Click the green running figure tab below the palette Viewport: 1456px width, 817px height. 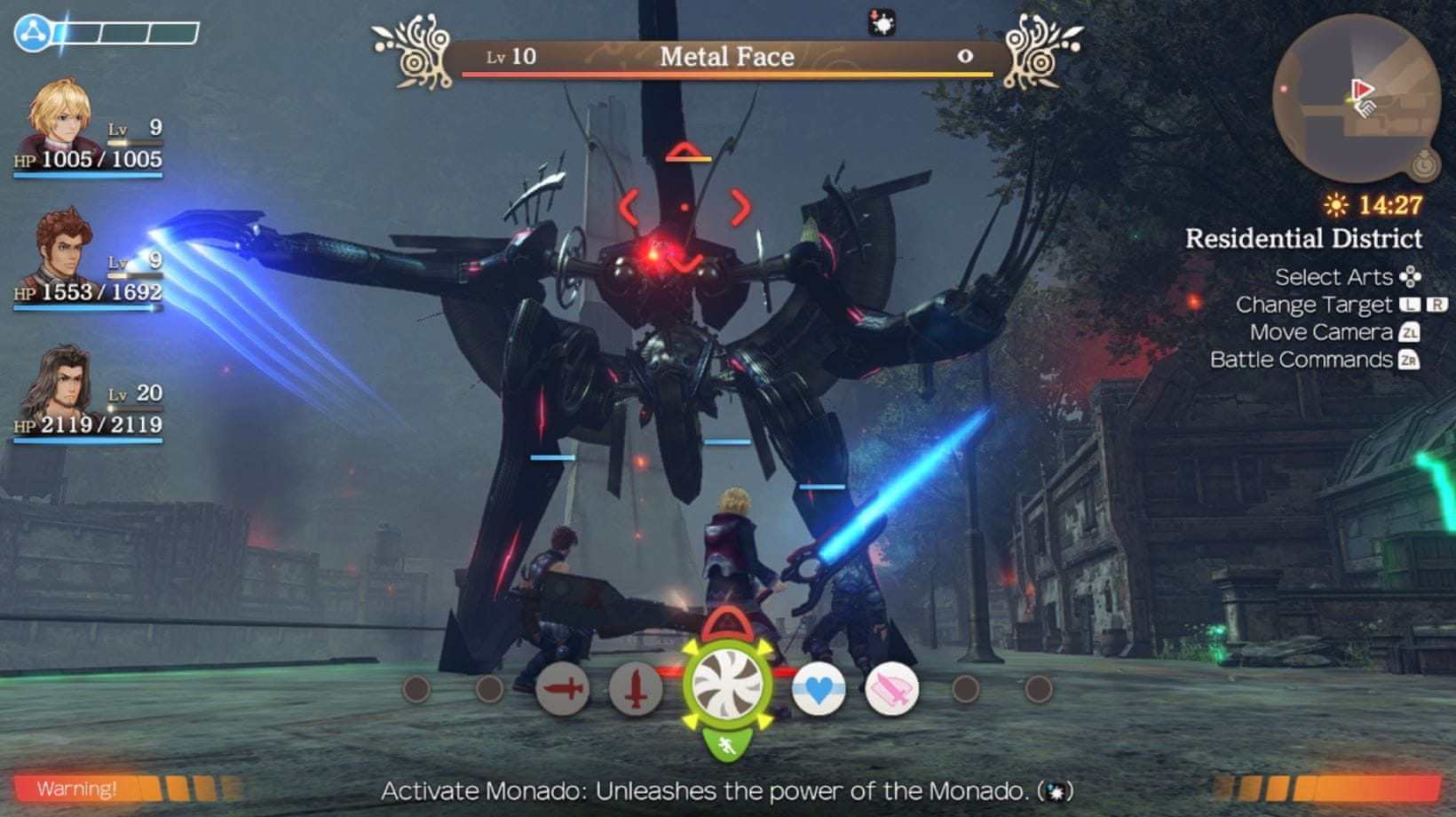coord(727,744)
